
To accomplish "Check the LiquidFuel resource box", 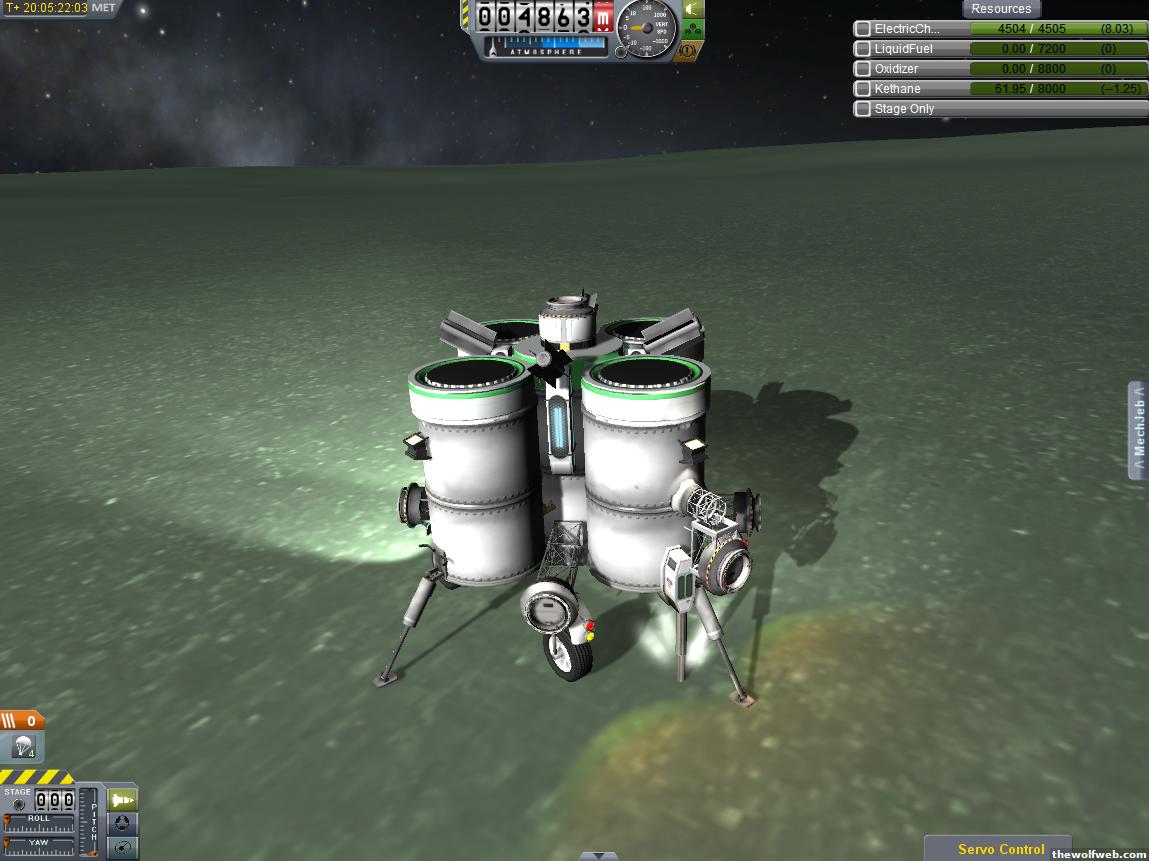I will point(862,49).
